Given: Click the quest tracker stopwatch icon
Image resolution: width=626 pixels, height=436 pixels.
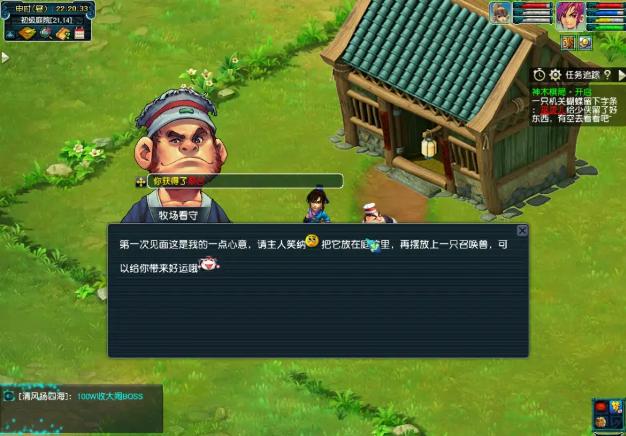Looking at the screenshot, I should click(x=540, y=75).
